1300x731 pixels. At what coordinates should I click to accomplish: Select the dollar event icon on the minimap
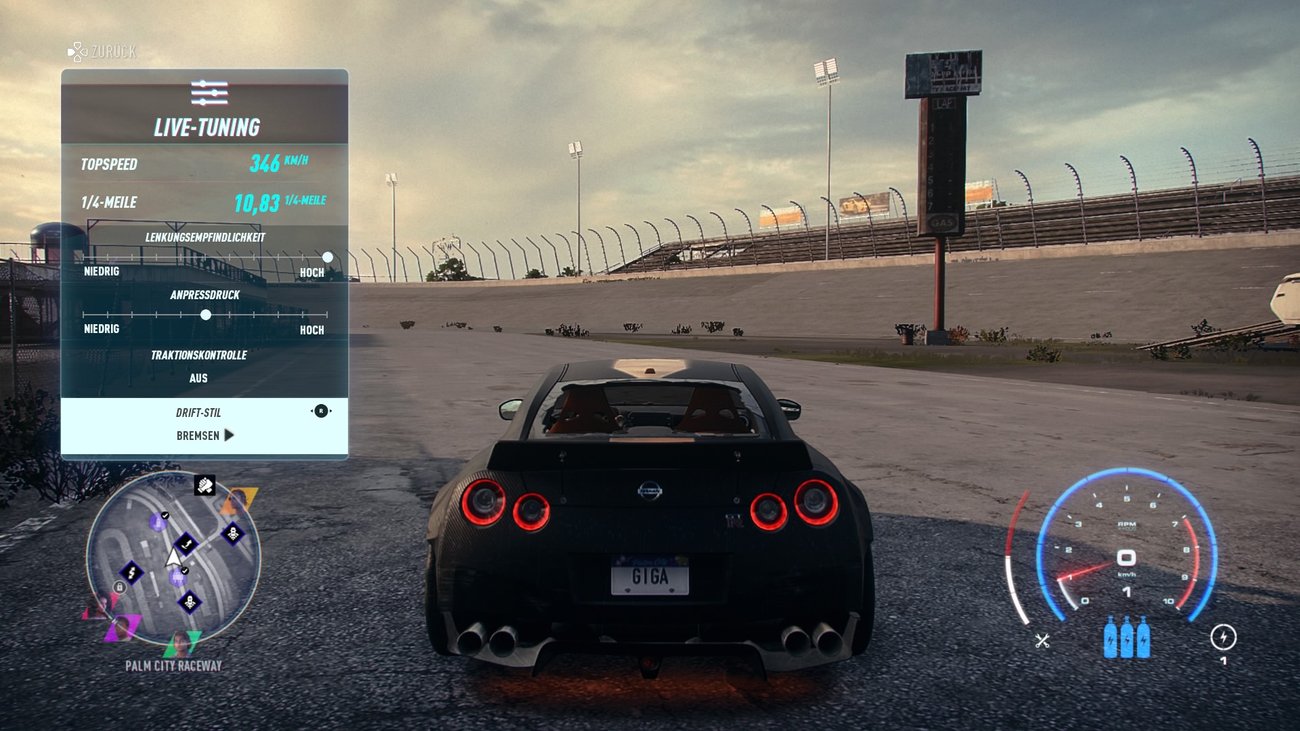(x=131, y=573)
